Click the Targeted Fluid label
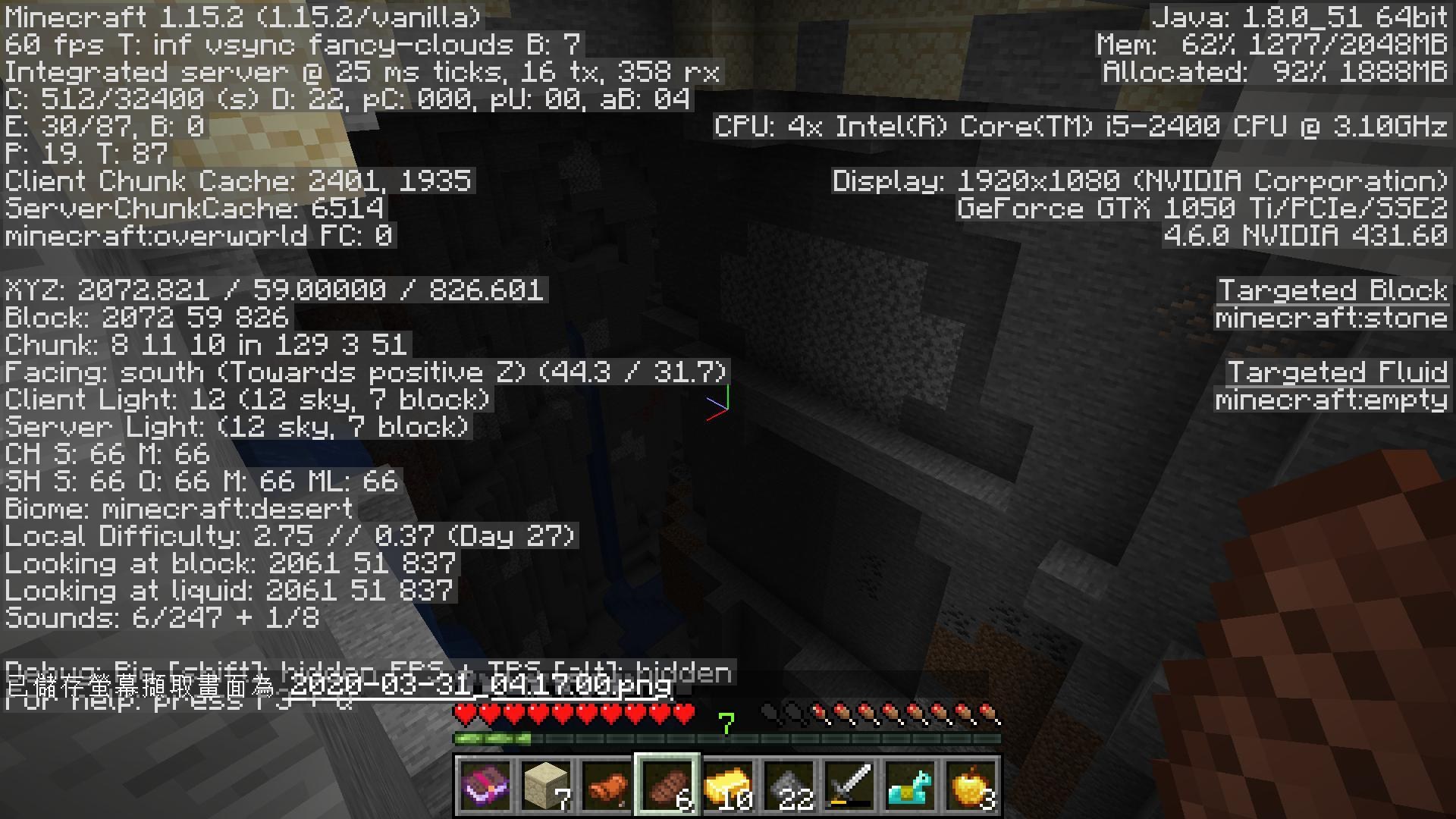Viewport: 1456px width, 819px height. tap(1338, 372)
